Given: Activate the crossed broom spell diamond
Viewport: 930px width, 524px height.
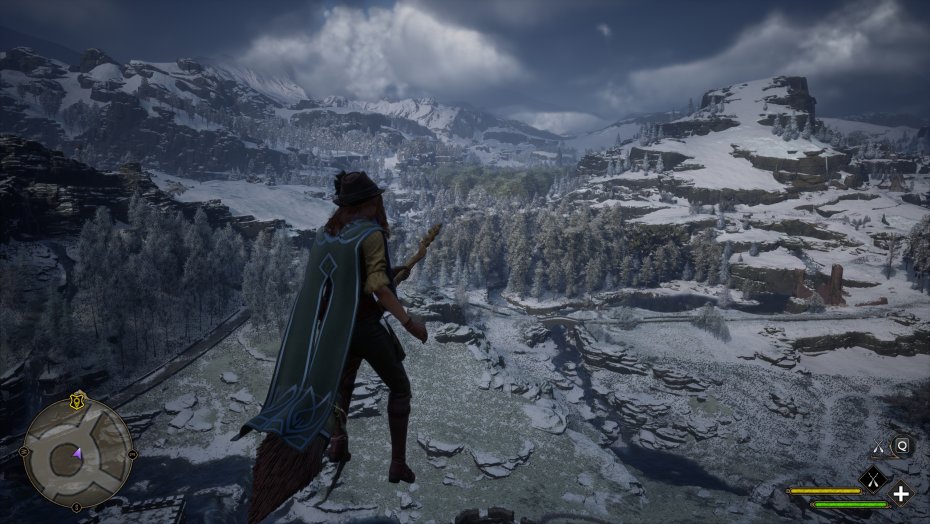Looking at the screenshot, I should pos(873,479).
